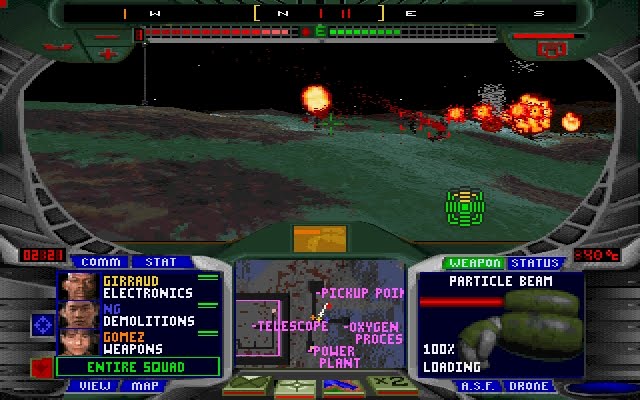Image resolution: width=640 pixels, height=400 pixels.
Task: Click the tactical map display
Action: click(319, 315)
